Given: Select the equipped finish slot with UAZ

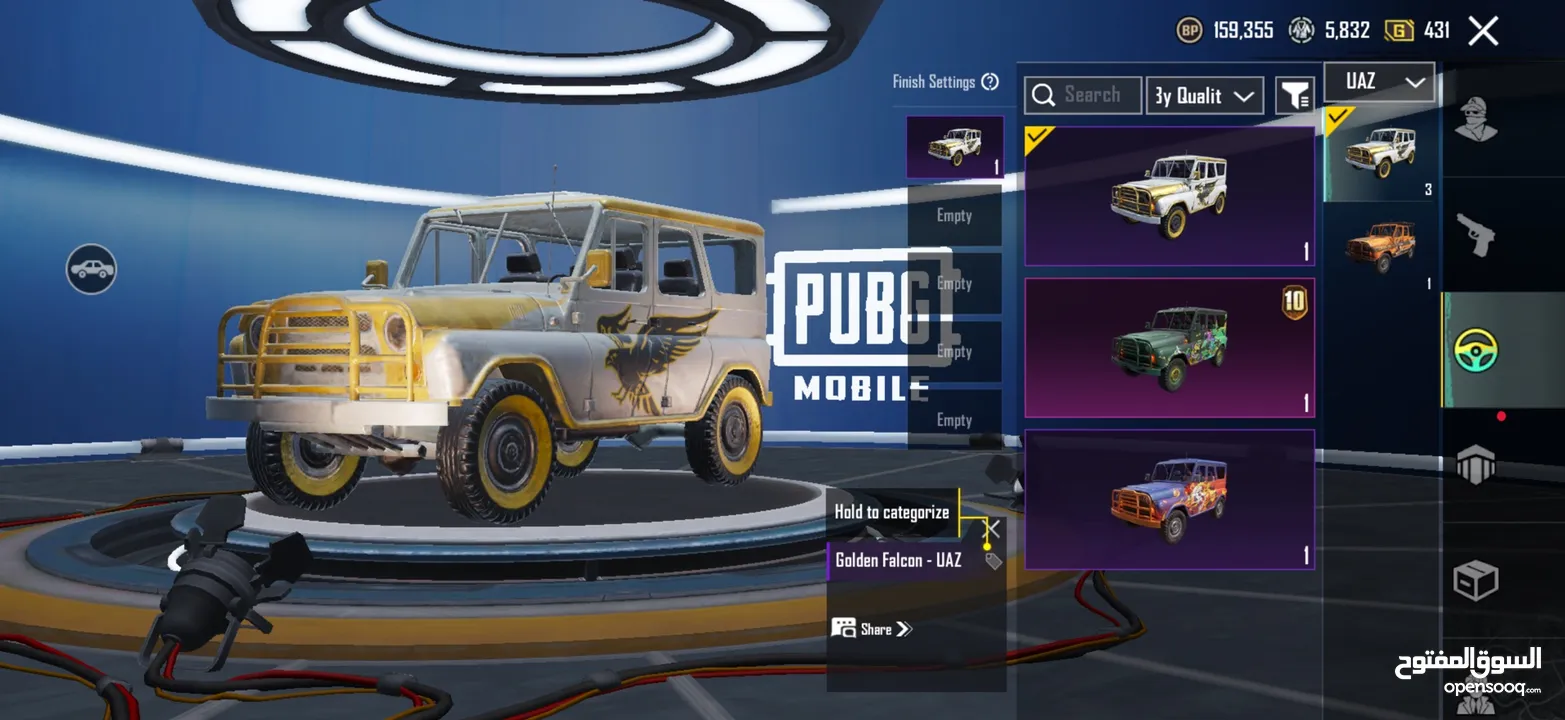Looking at the screenshot, I should (954, 147).
